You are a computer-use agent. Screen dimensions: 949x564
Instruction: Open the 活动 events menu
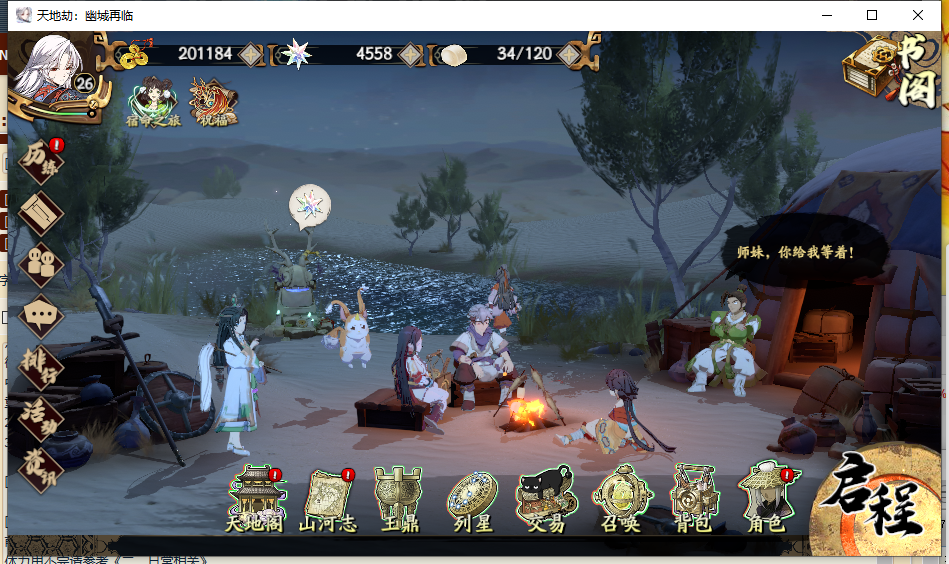(41, 416)
